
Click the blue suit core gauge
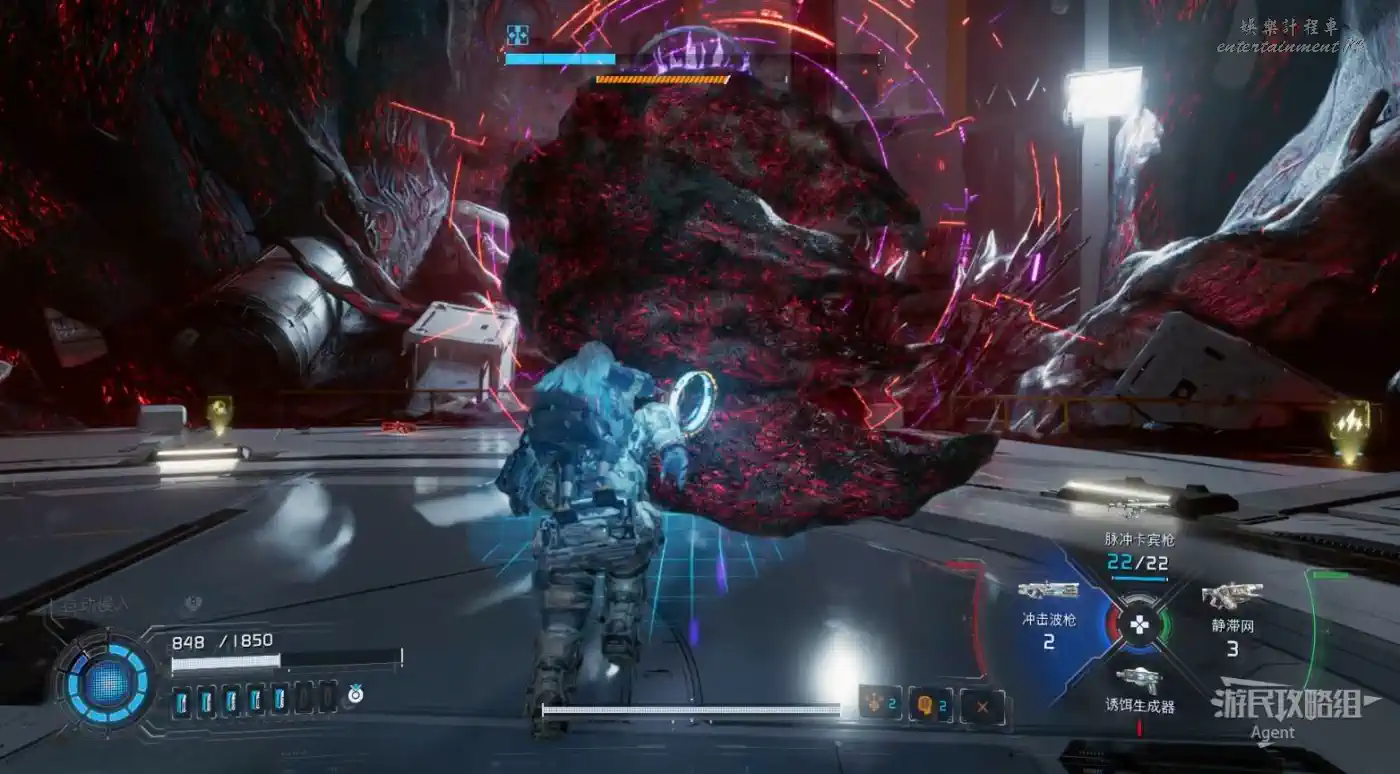[107, 683]
